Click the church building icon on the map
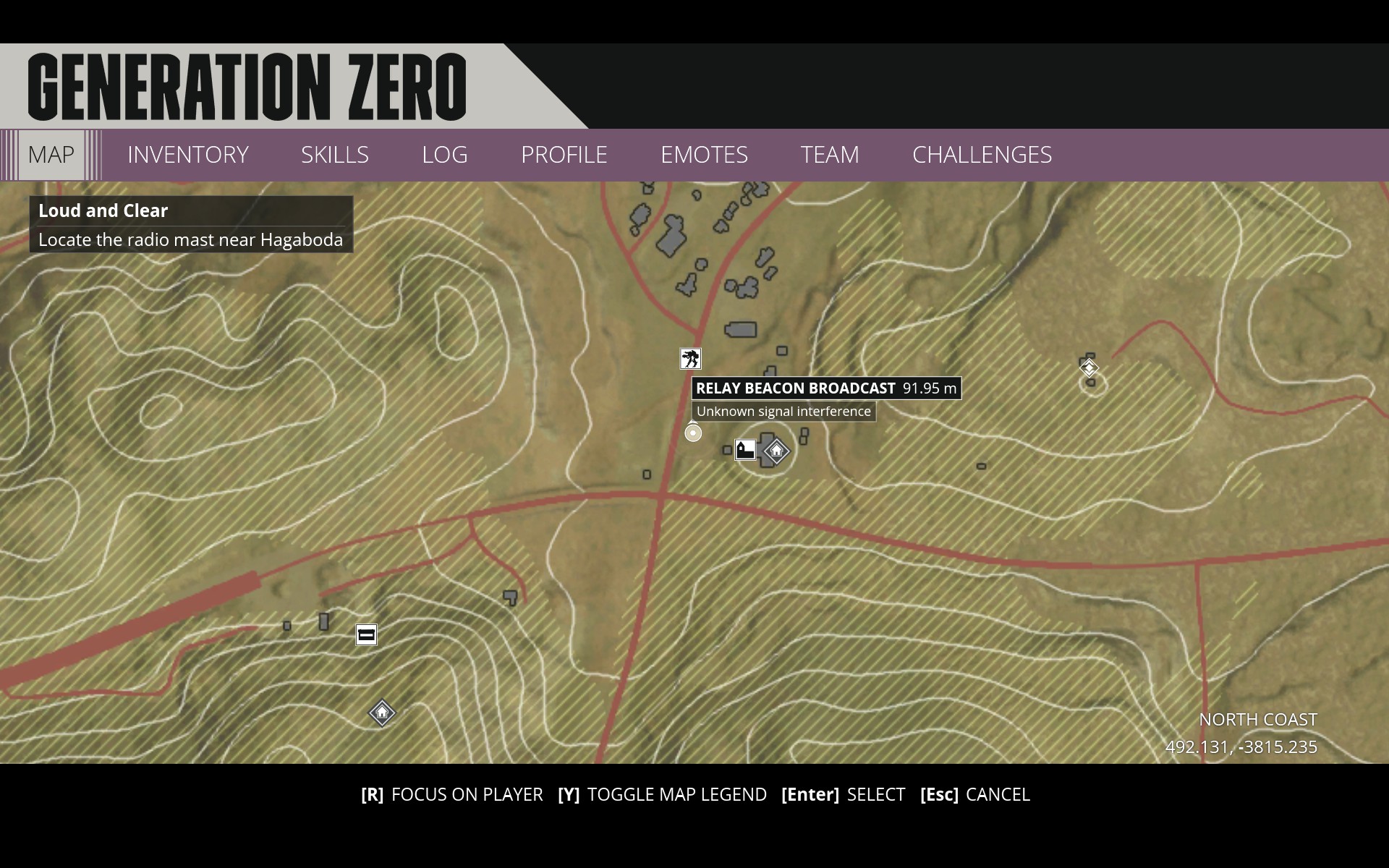The image size is (1389, 868). tap(744, 448)
